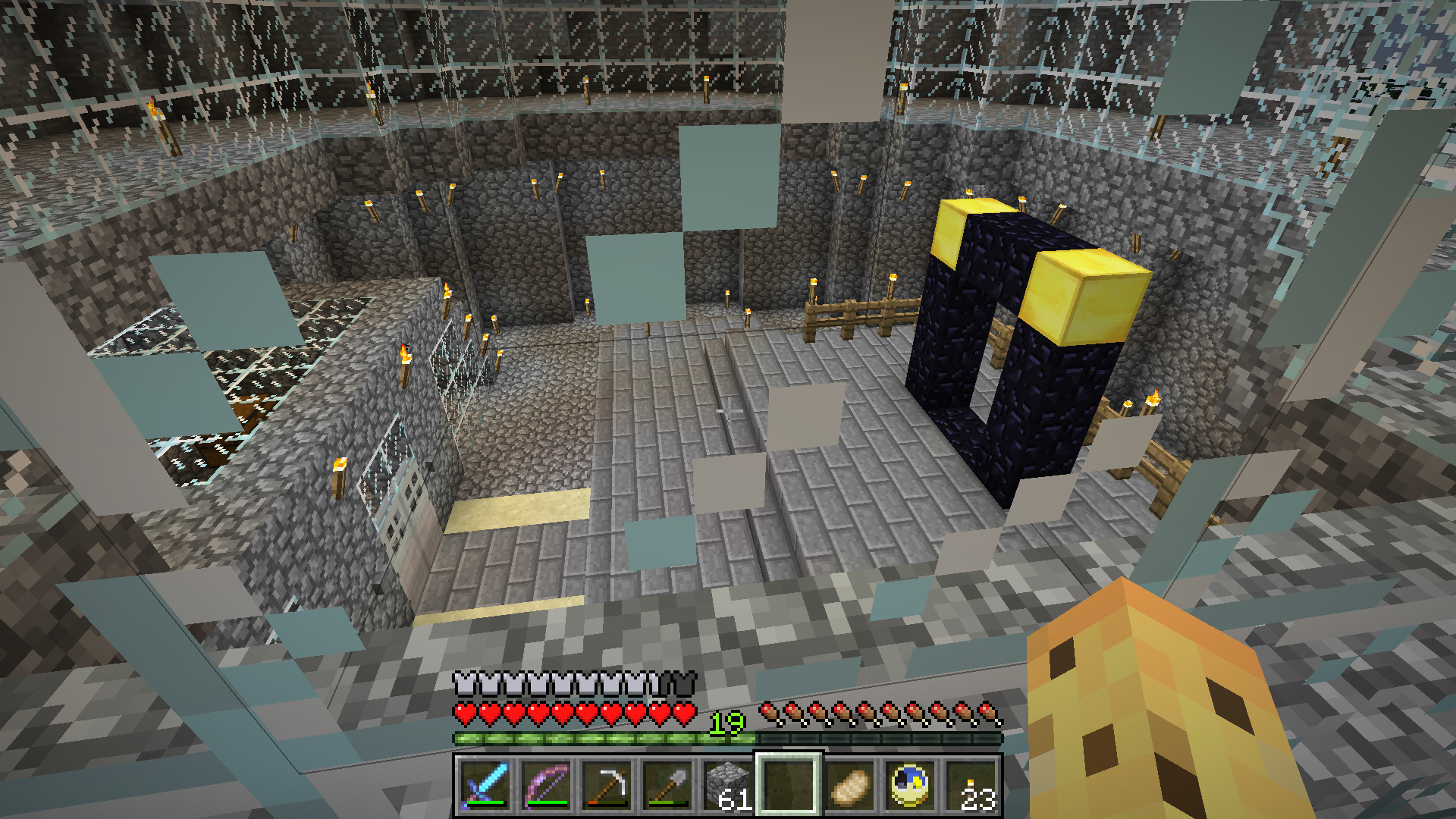
Task: Switch to the iron pickaxe slot
Action: 606,786
